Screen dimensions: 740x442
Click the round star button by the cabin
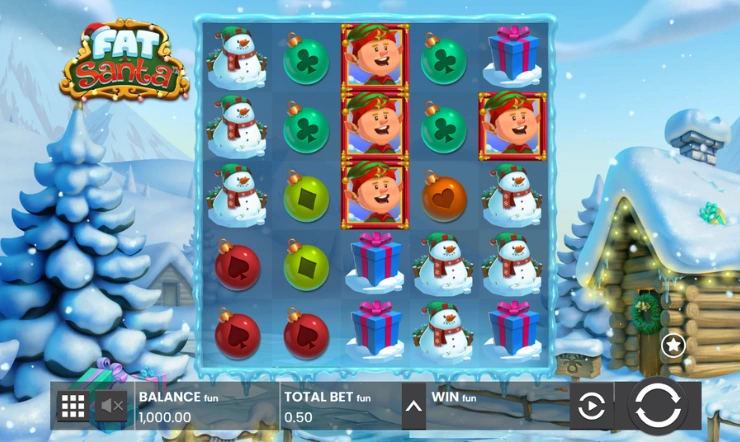(673, 345)
